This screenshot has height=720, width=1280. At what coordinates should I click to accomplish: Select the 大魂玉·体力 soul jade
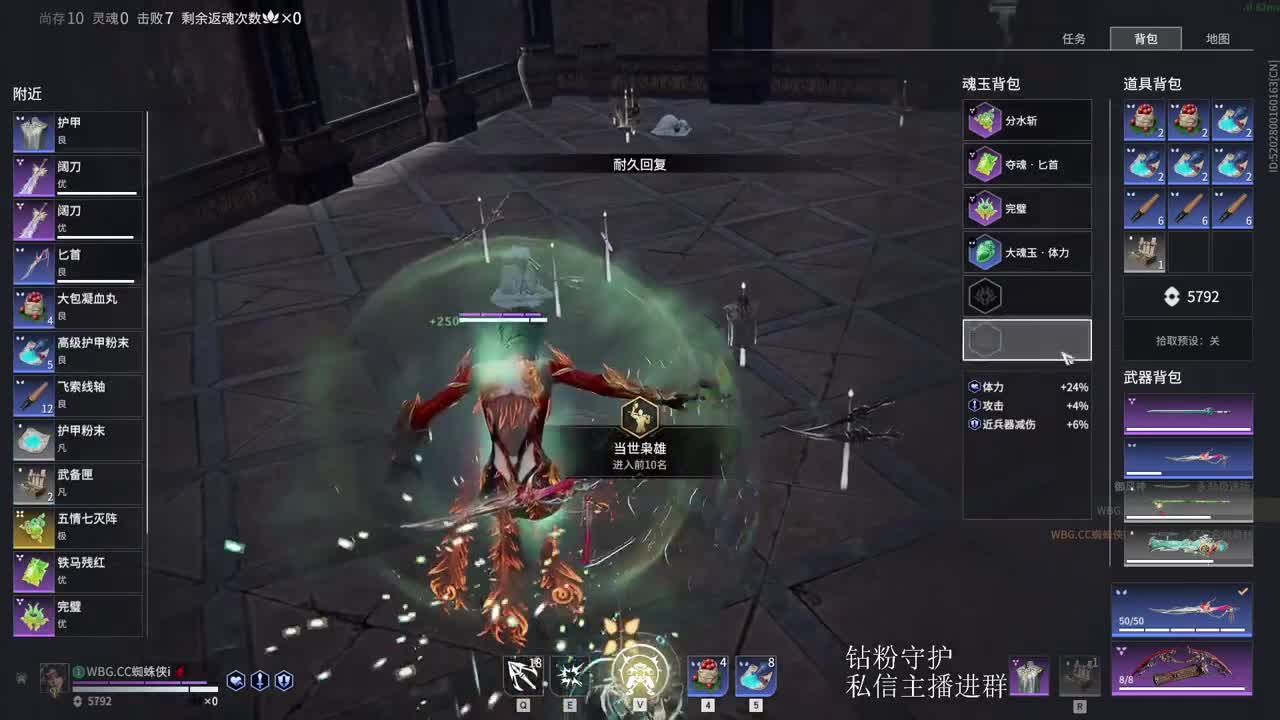pos(984,252)
